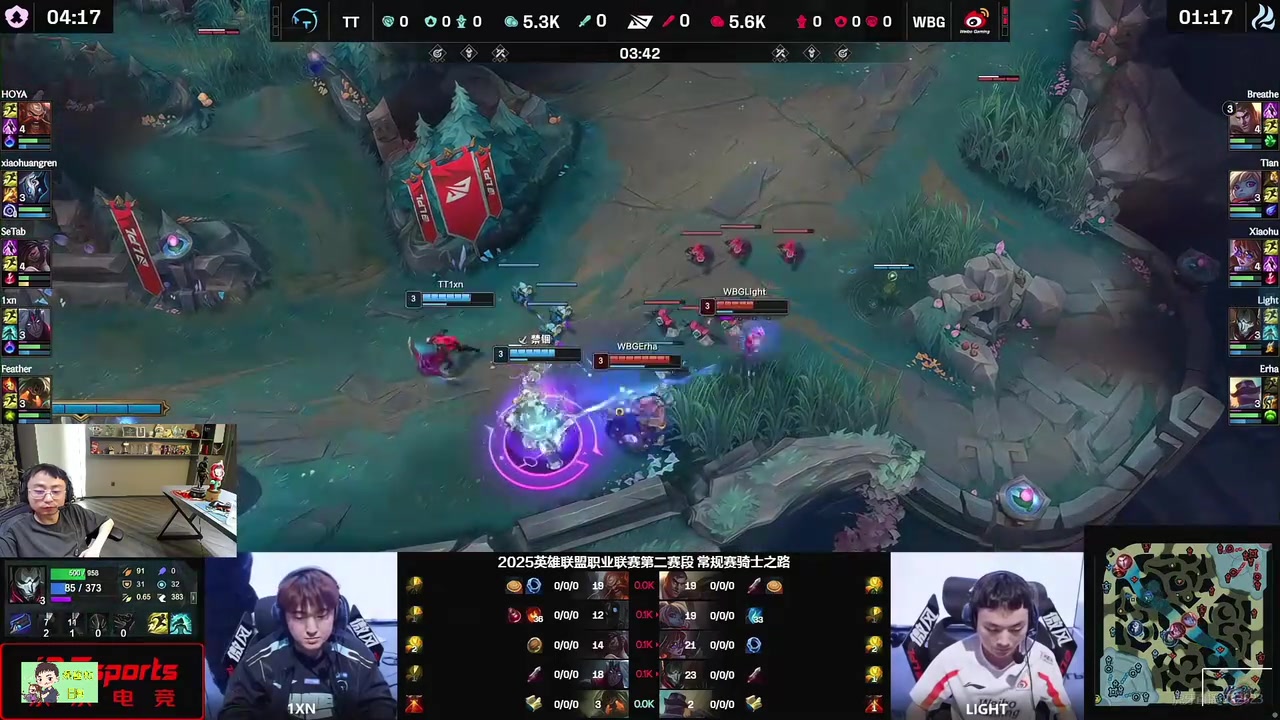This screenshot has height=720, width=1280.
Task: Open the spectator settings gear near match timer
Action: click(x=437, y=53)
